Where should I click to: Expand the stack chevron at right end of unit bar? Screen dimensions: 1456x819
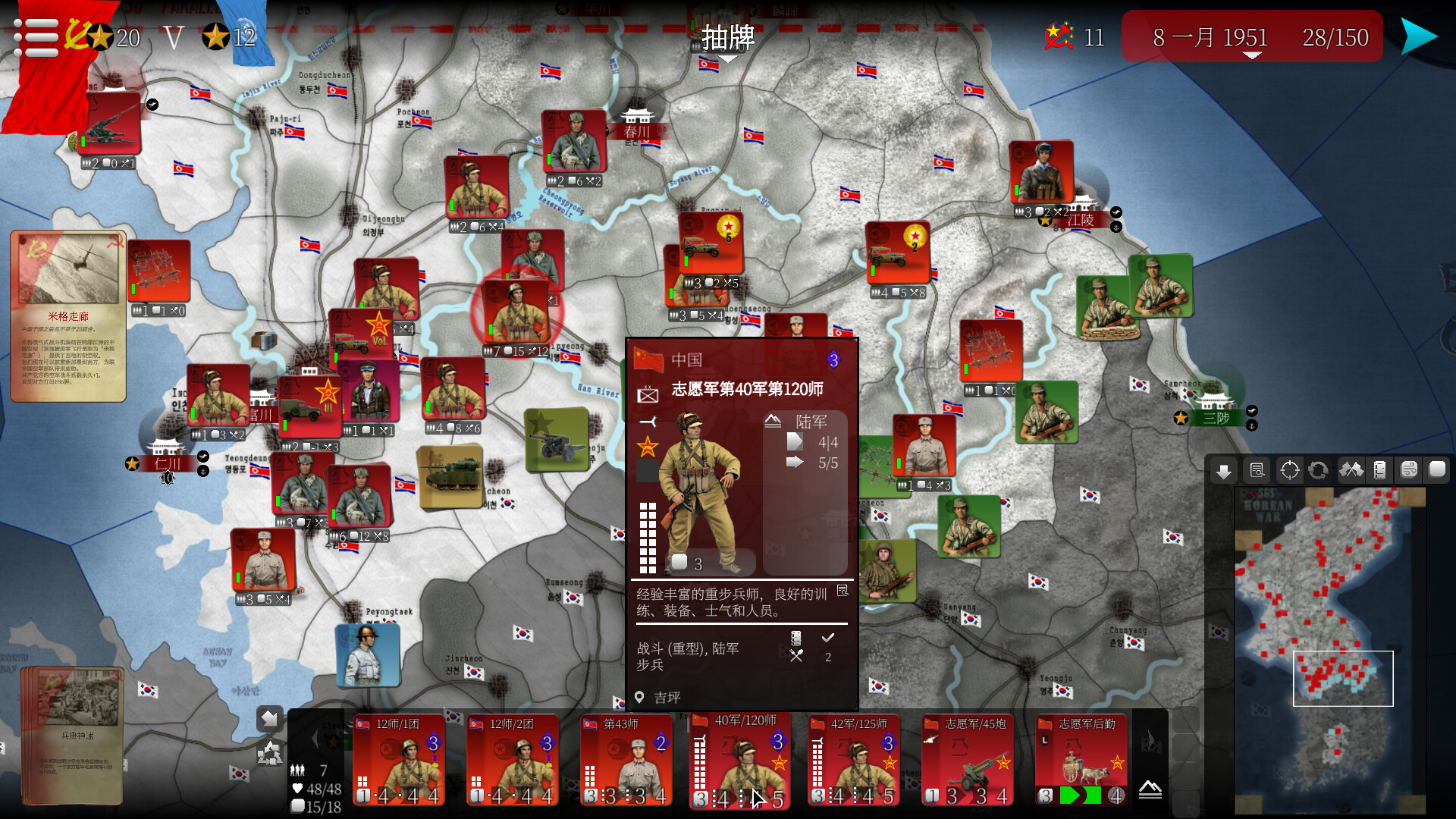point(1150,790)
